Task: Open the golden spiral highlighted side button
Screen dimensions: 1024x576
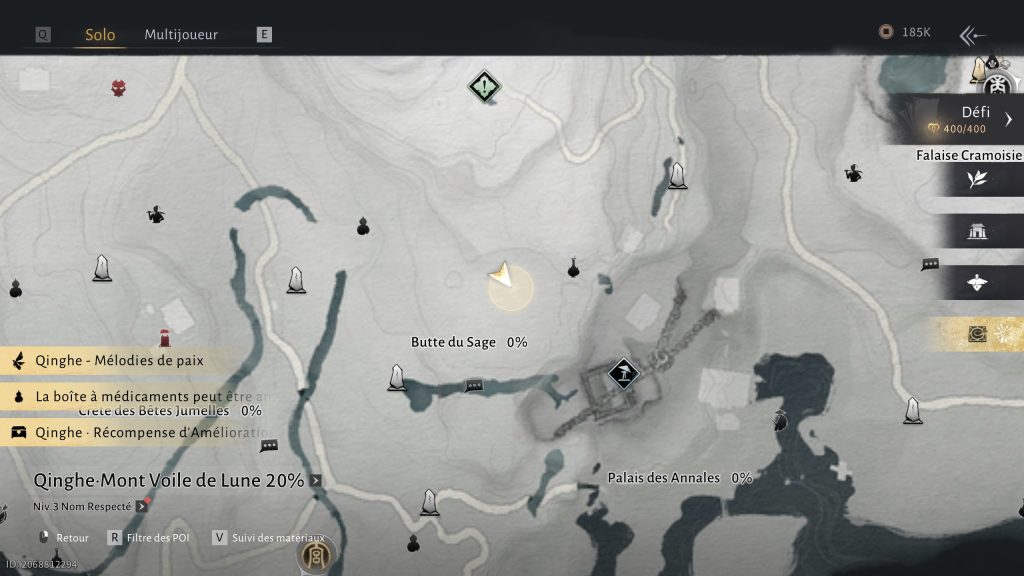Action: (977, 334)
